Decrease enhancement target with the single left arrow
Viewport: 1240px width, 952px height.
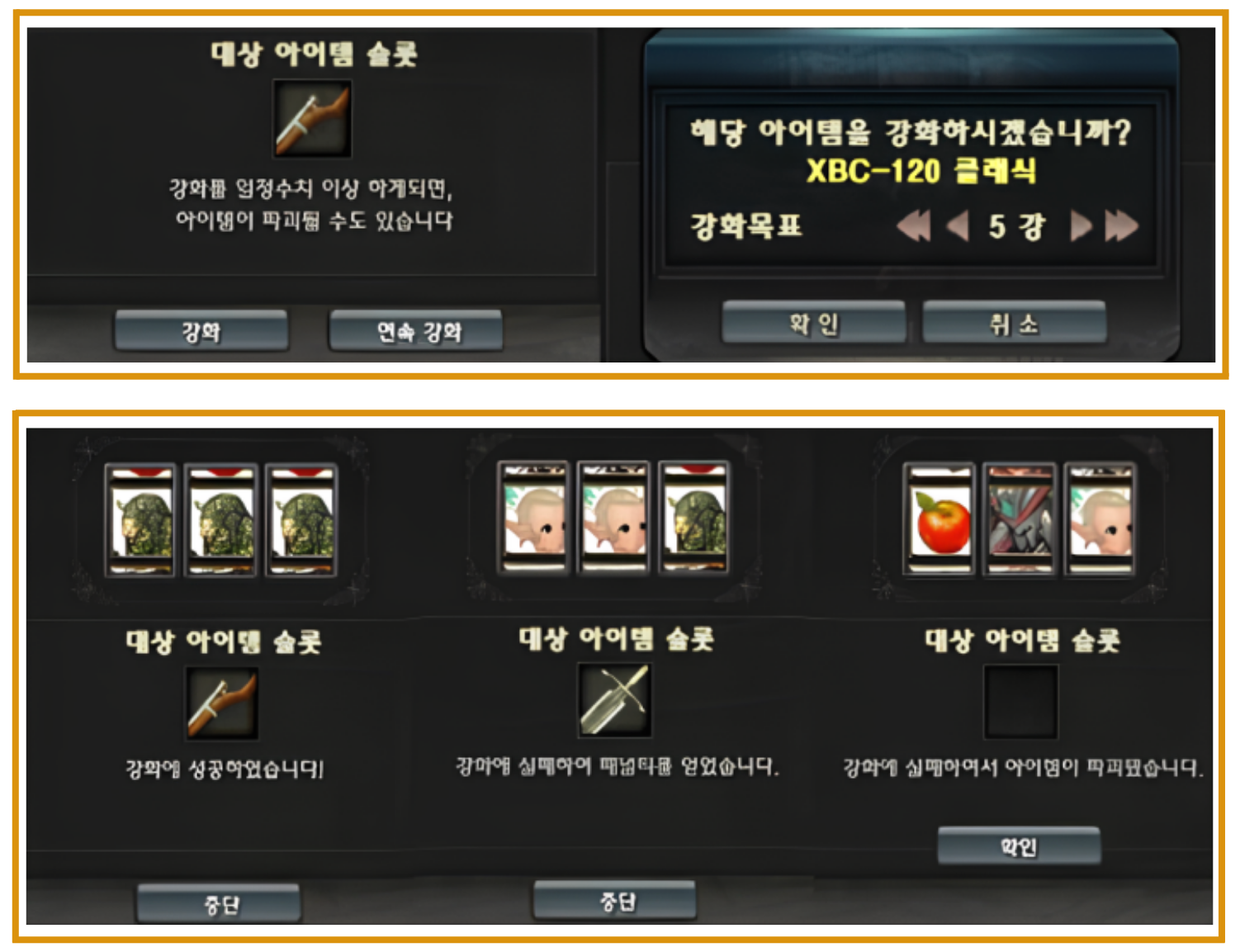958,225
